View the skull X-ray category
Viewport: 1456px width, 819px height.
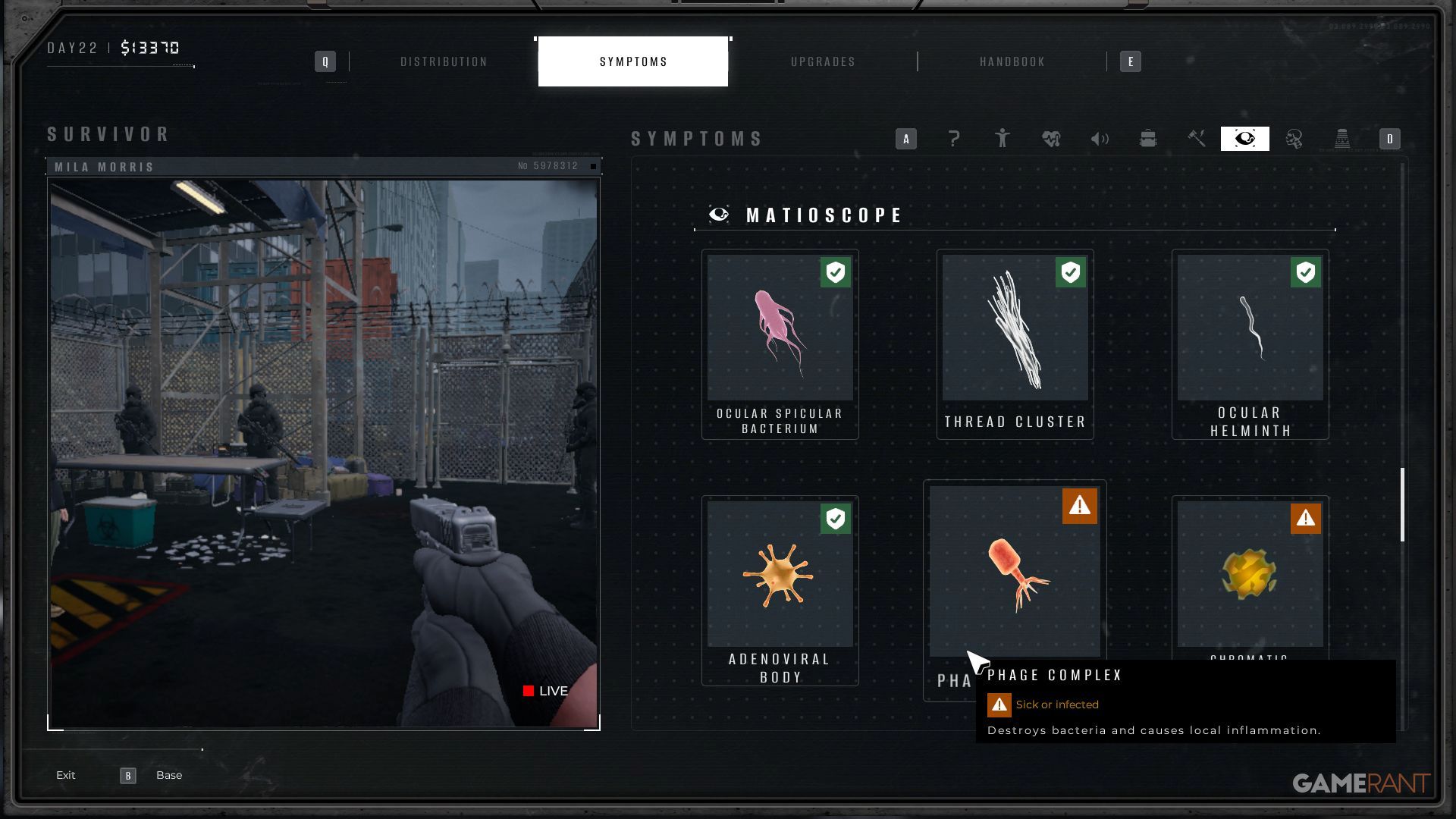(1294, 139)
